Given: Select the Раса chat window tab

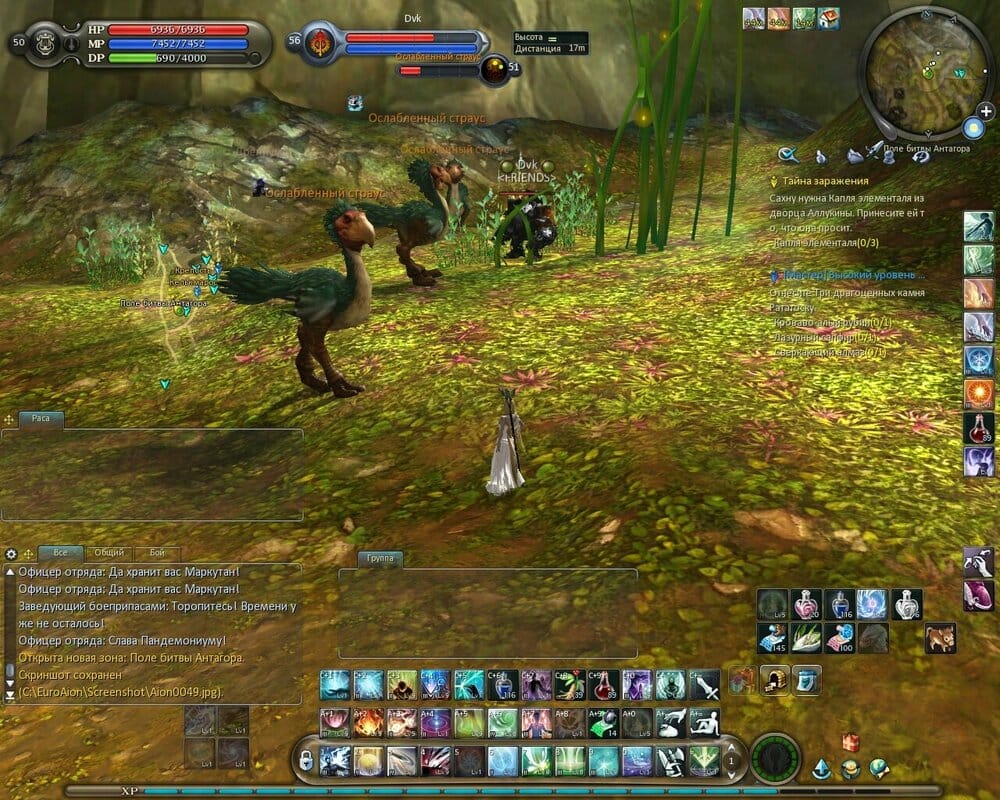Looking at the screenshot, I should point(41,419).
